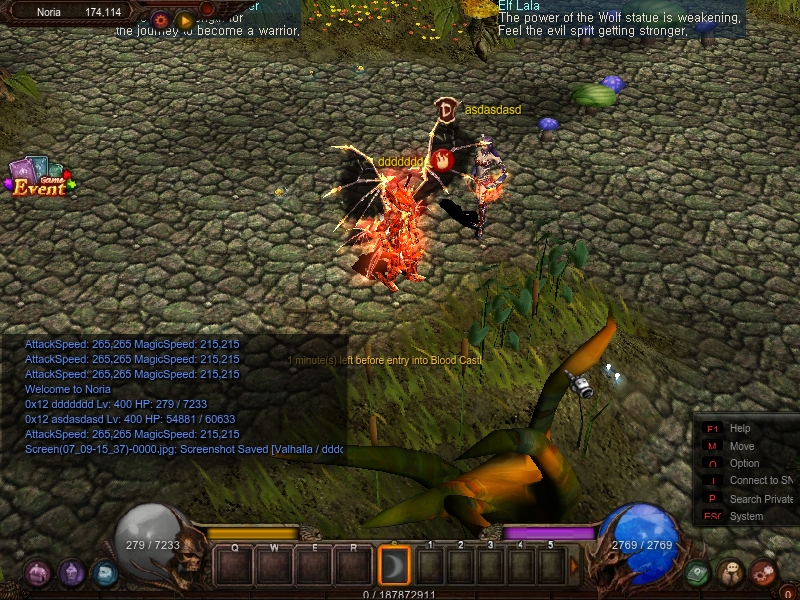This screenshot has height=600, width=800.
Task: Open the green round icon beside mana orb
Action: (698, 573)
